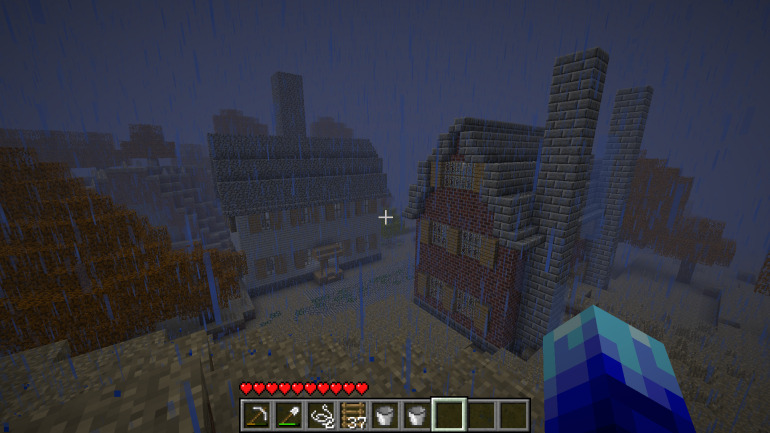
Task: Click the highlighted empty hotbar slot
Action: 449,414
